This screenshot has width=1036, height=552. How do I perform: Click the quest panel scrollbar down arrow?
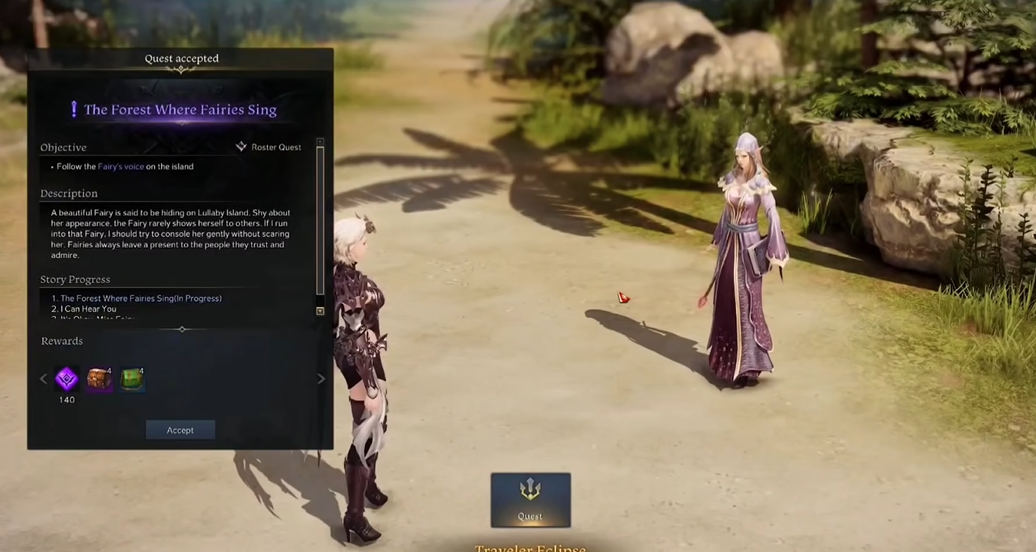point(320,311)
